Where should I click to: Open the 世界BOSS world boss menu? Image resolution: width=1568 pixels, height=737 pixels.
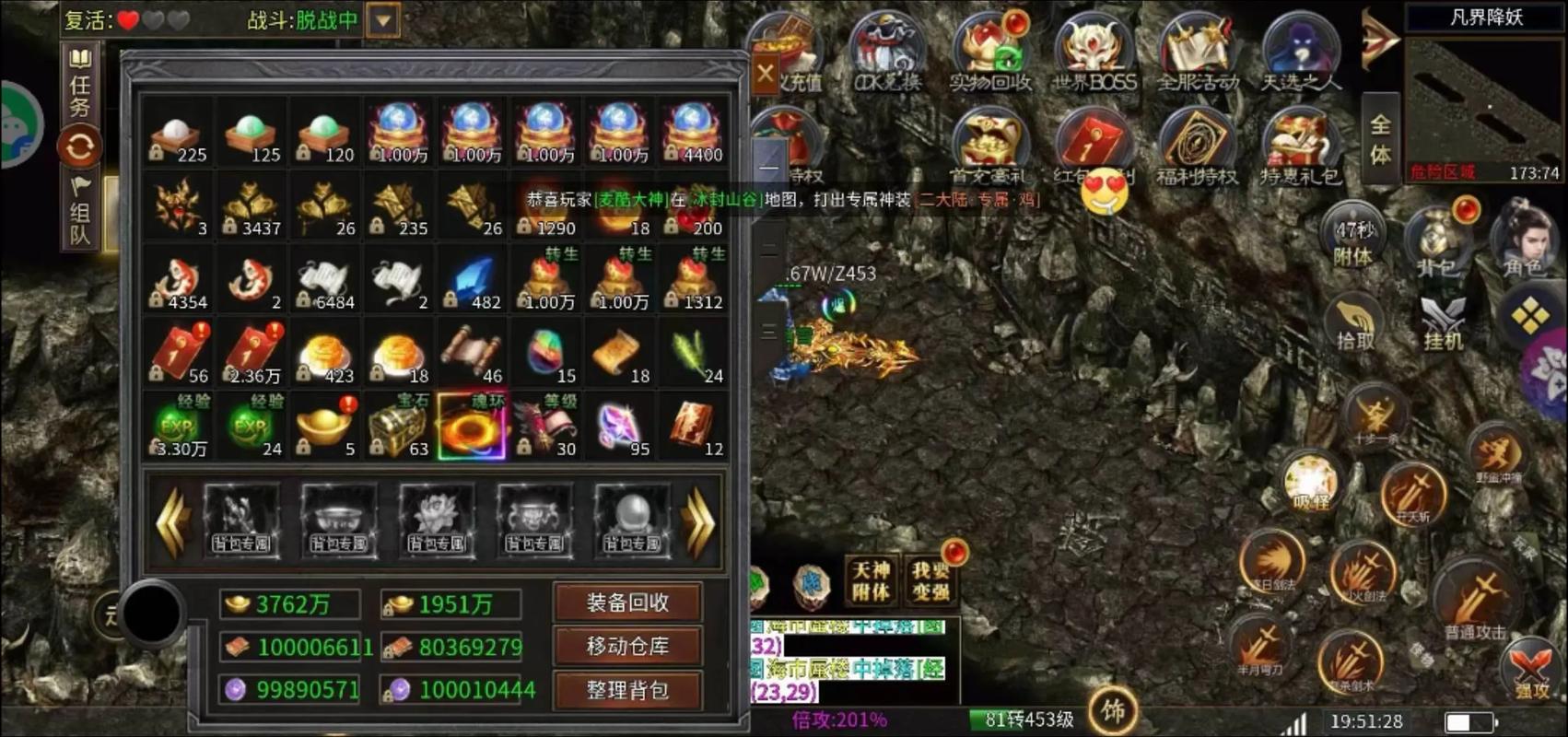(x=1094, y=53)
